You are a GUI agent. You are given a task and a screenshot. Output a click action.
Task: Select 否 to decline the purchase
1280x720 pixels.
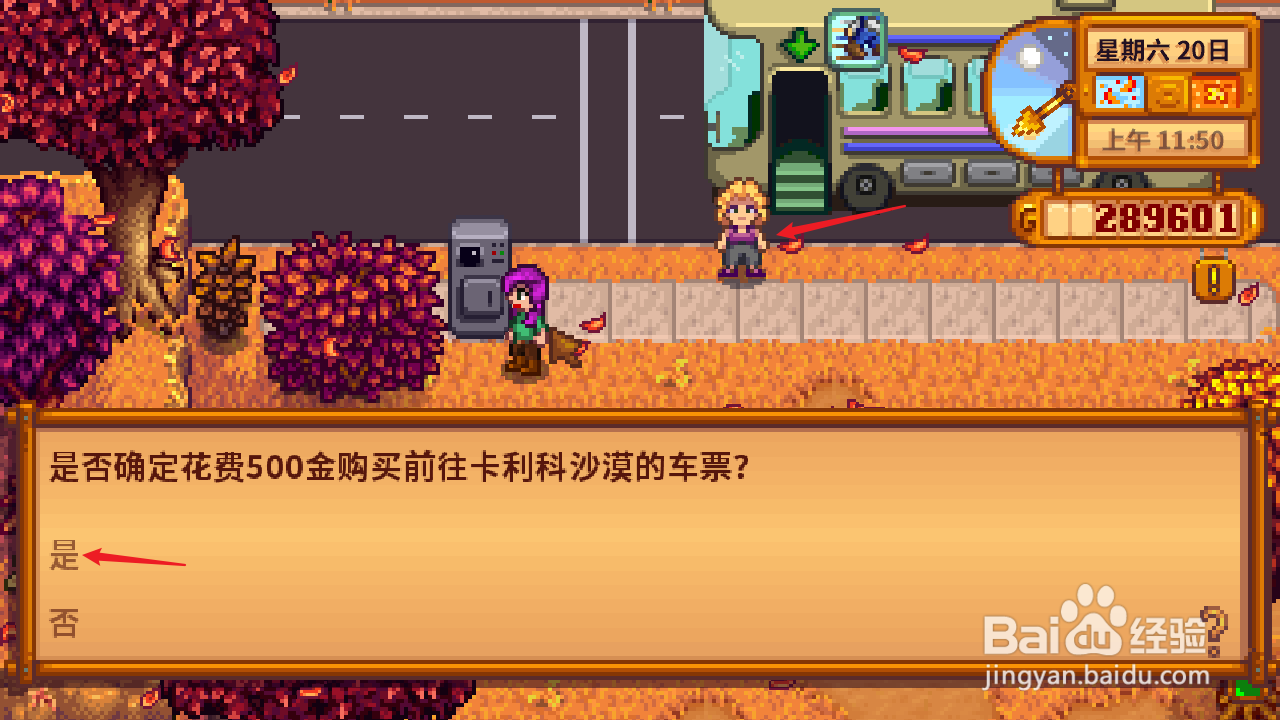pos(65,622)
